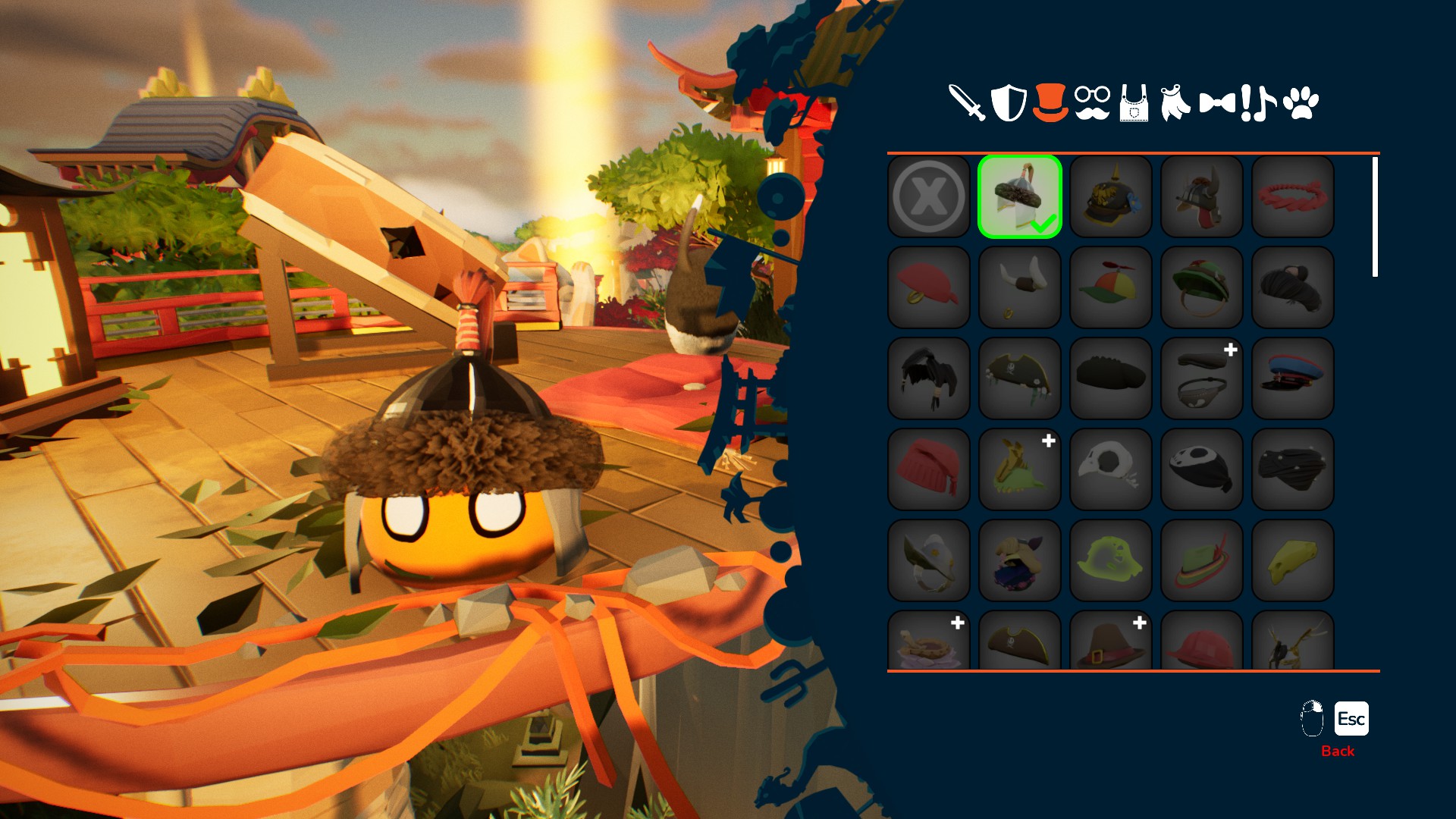
Task: Open the music note emotes tab
Action: coord(1259,103)
